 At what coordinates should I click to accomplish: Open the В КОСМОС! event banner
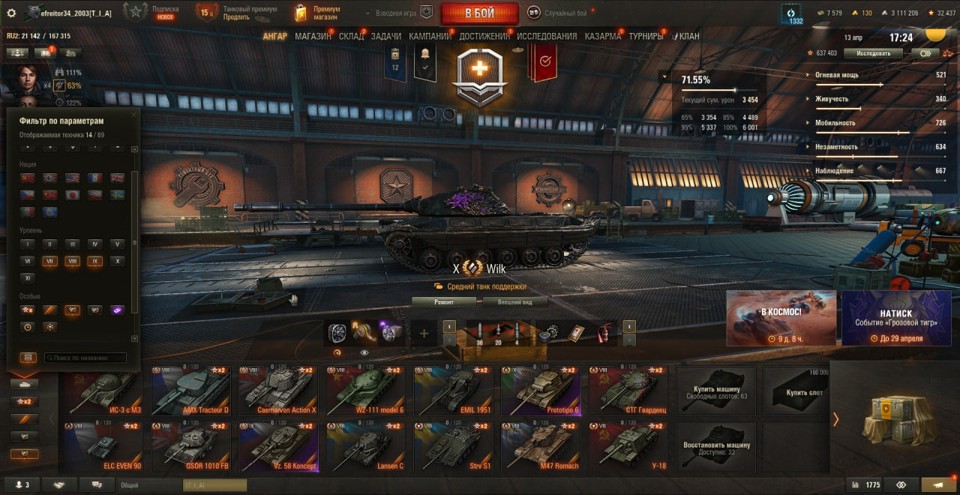(x=781, y=318)
